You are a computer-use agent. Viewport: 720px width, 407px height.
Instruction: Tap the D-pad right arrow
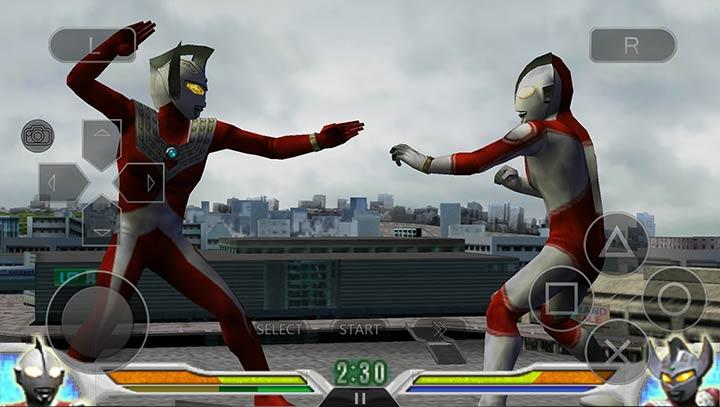pyautogui.click(x=143, y=182)
